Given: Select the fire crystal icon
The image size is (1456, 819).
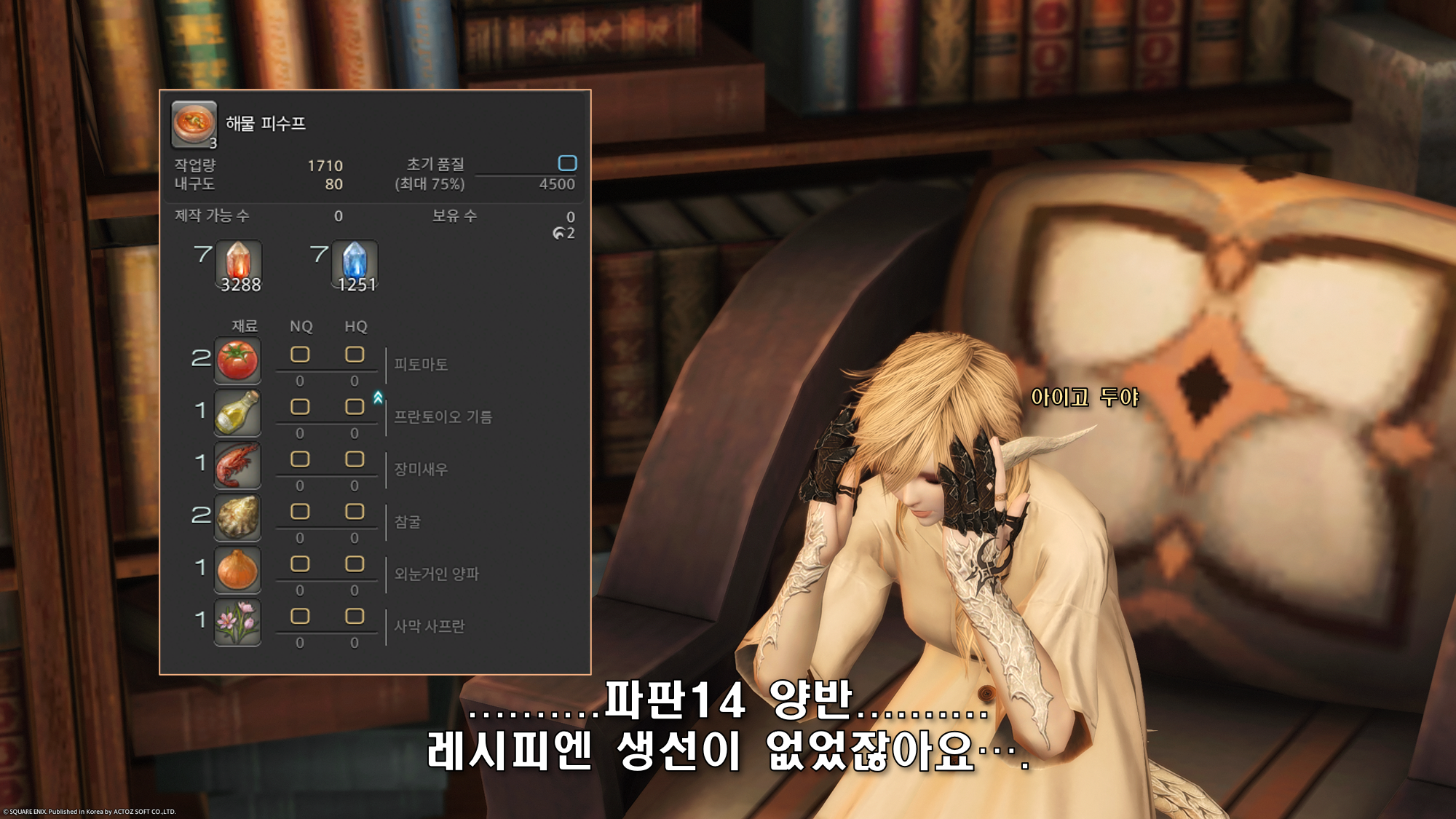Looking at the screenshot, I should tap(238, 264).
